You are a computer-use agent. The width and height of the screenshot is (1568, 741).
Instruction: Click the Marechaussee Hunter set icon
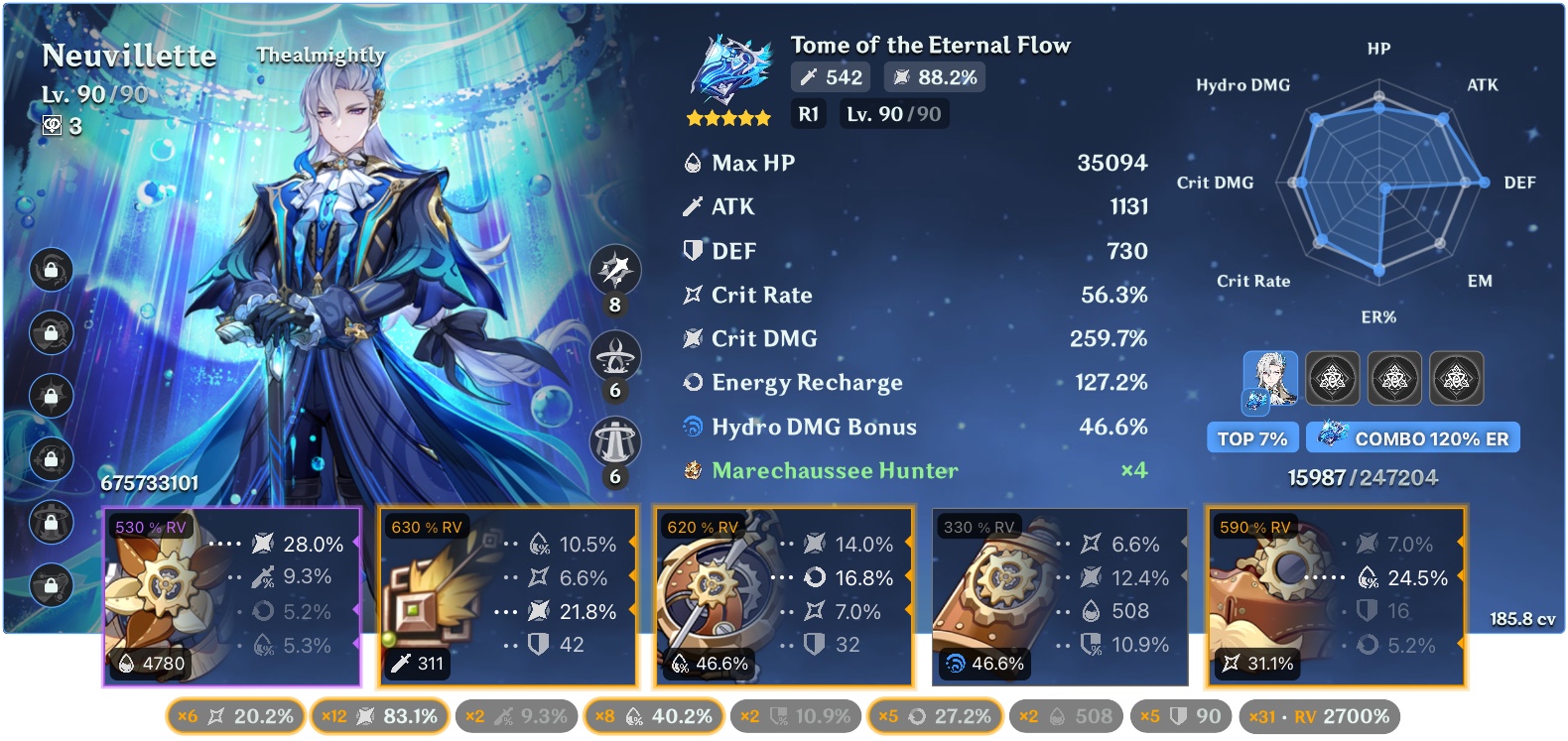coord(691,471)
